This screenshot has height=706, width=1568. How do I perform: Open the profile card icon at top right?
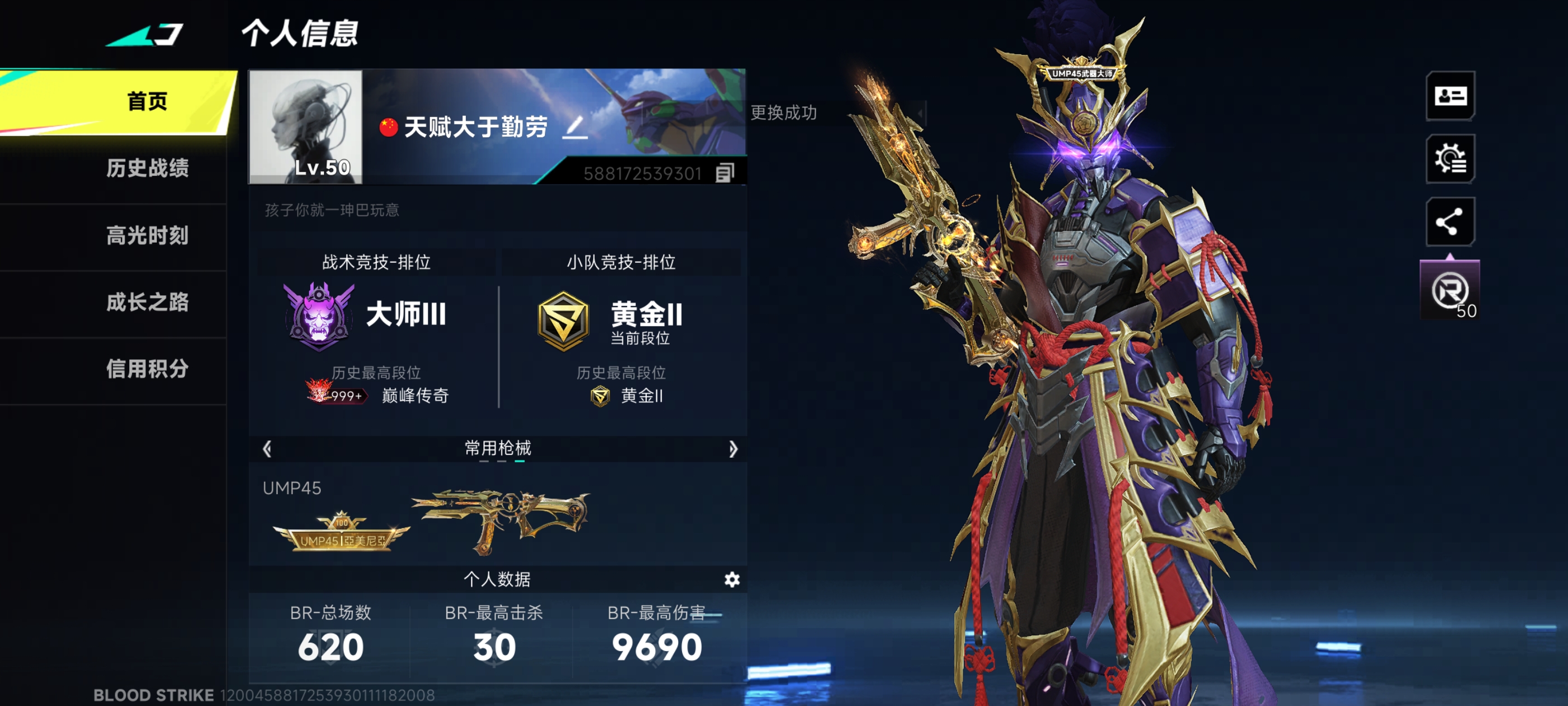1450,96
